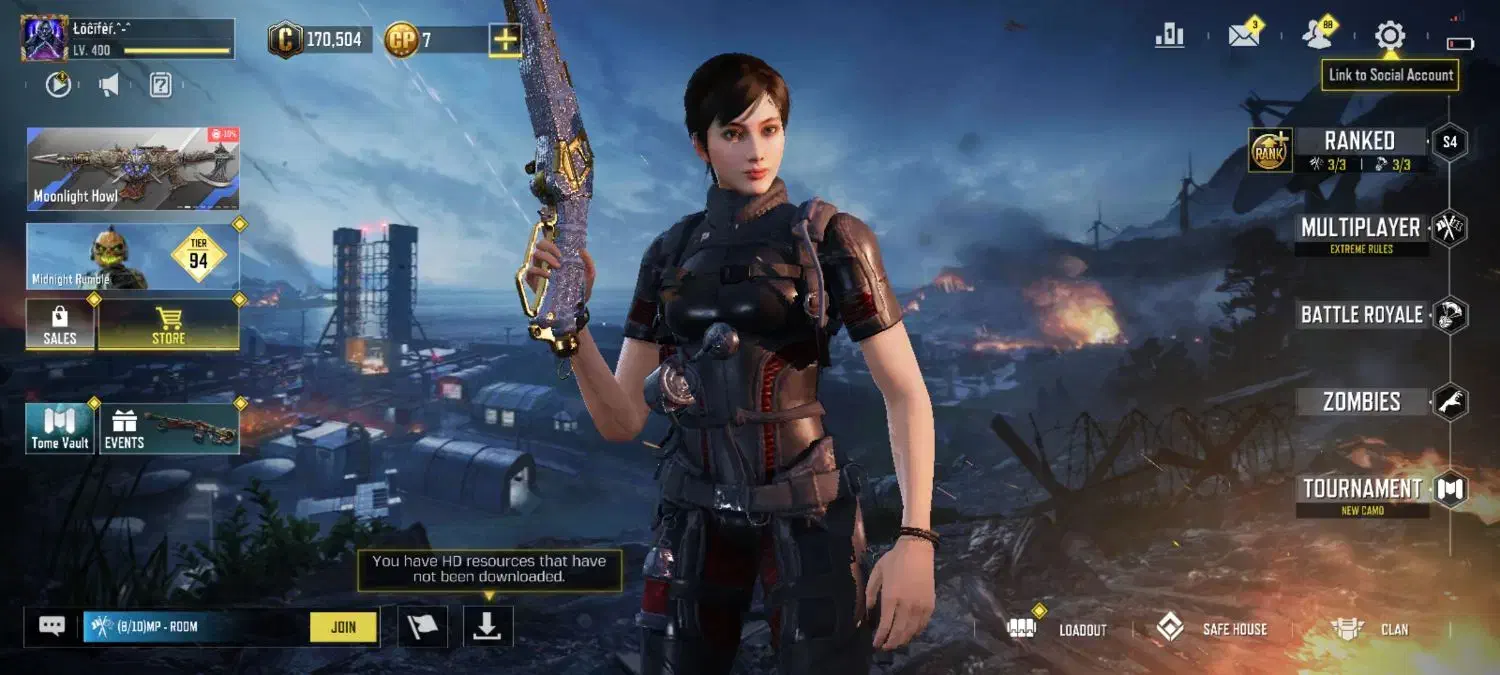Open the Tome Vault
Screen dimensions: 1500x675
[60, 428]
